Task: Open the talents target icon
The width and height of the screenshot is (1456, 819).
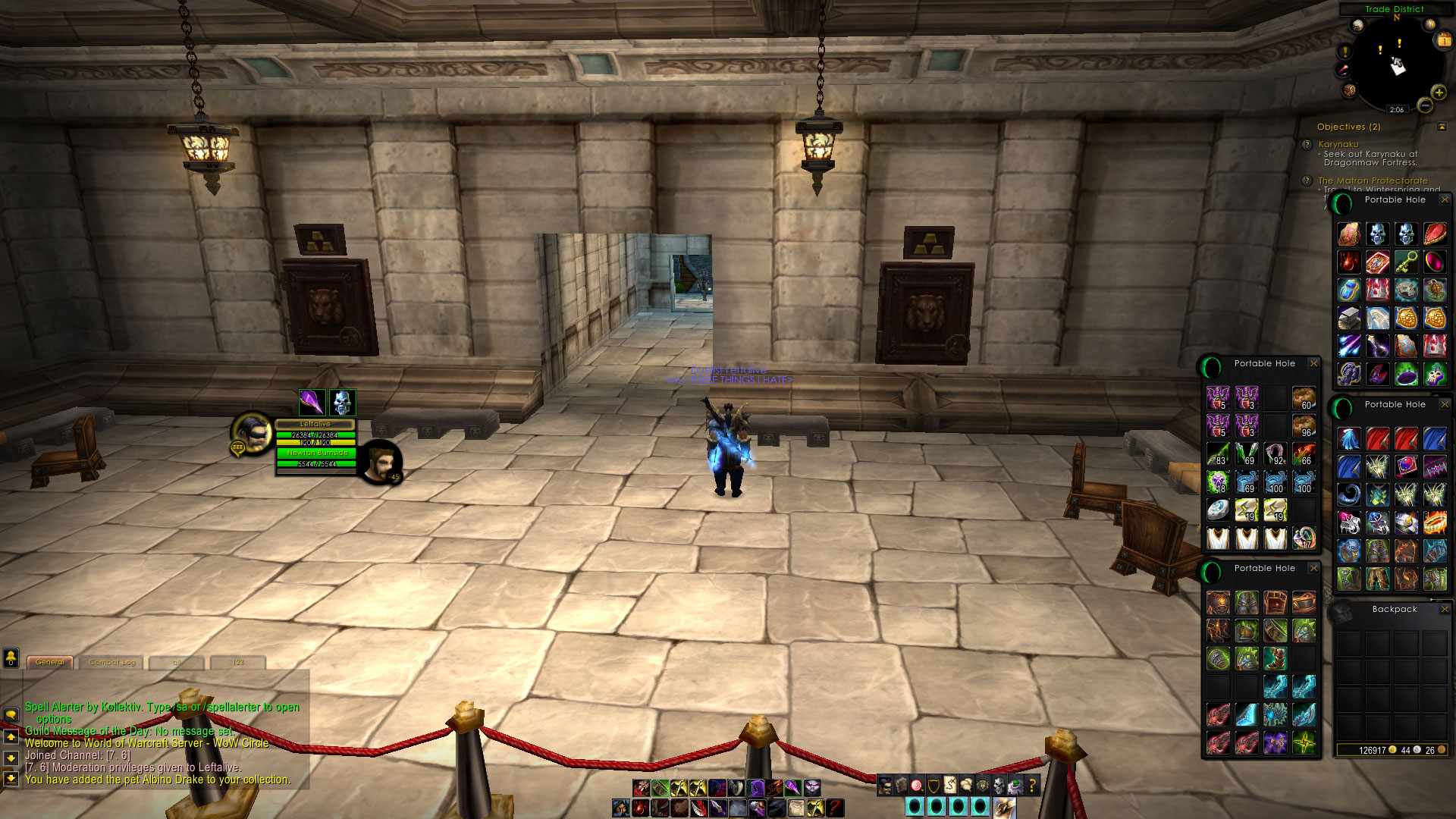Action: pyautogui.click(x=917, y=786)
